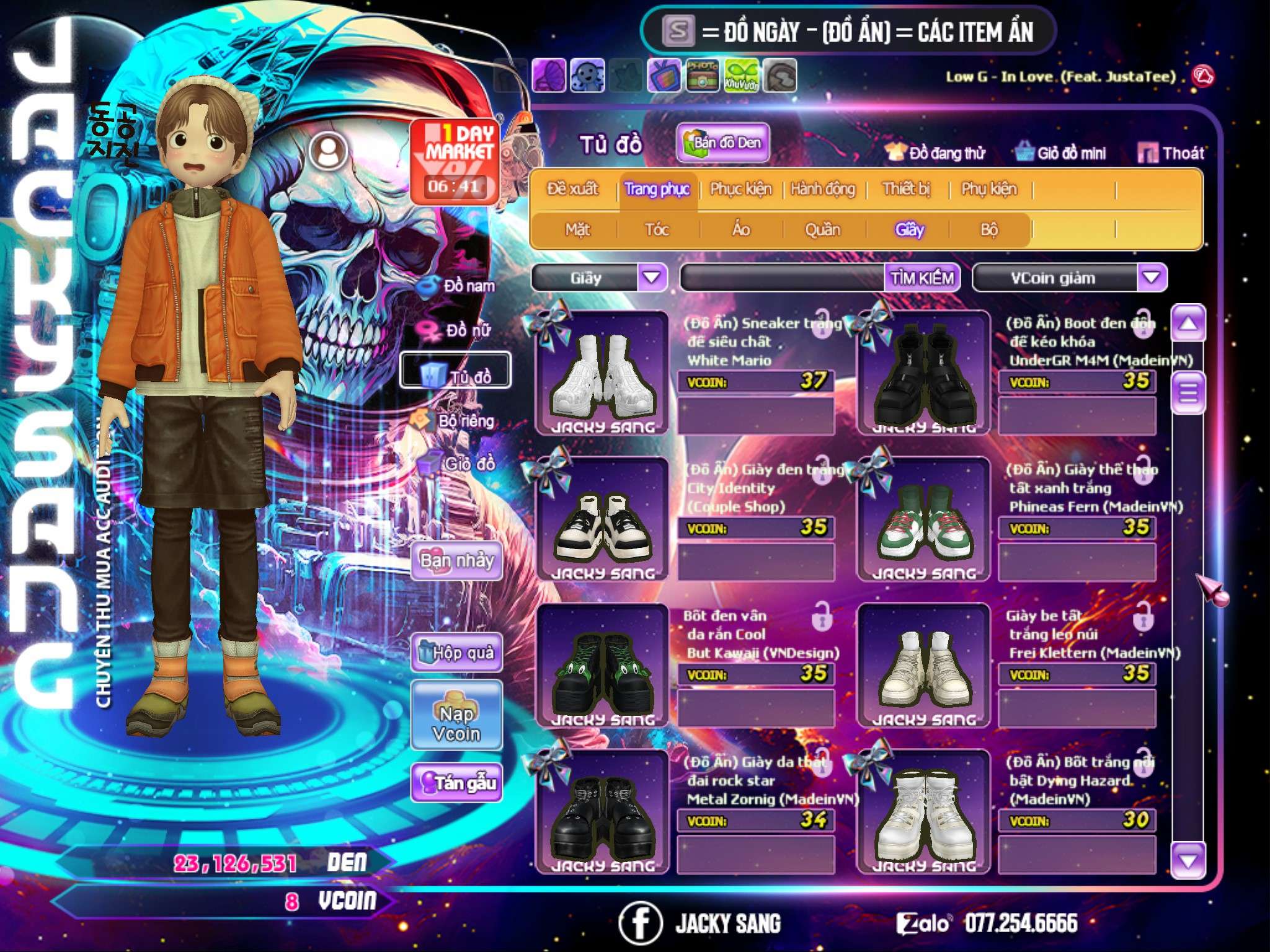Switch to the Quần subcategory
The width and height of the screenshot is (1270, 952).
822,230
